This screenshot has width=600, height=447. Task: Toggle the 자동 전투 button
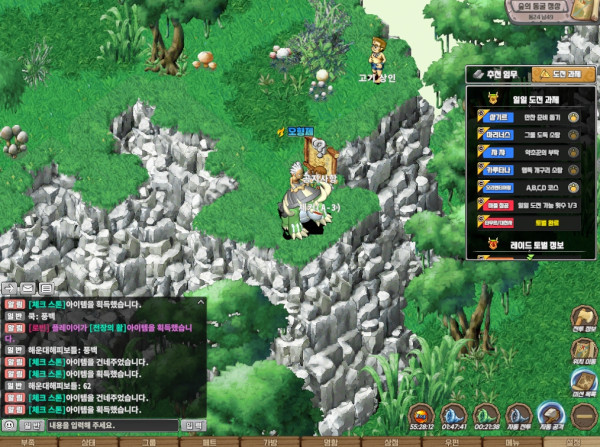pos(519,416)
